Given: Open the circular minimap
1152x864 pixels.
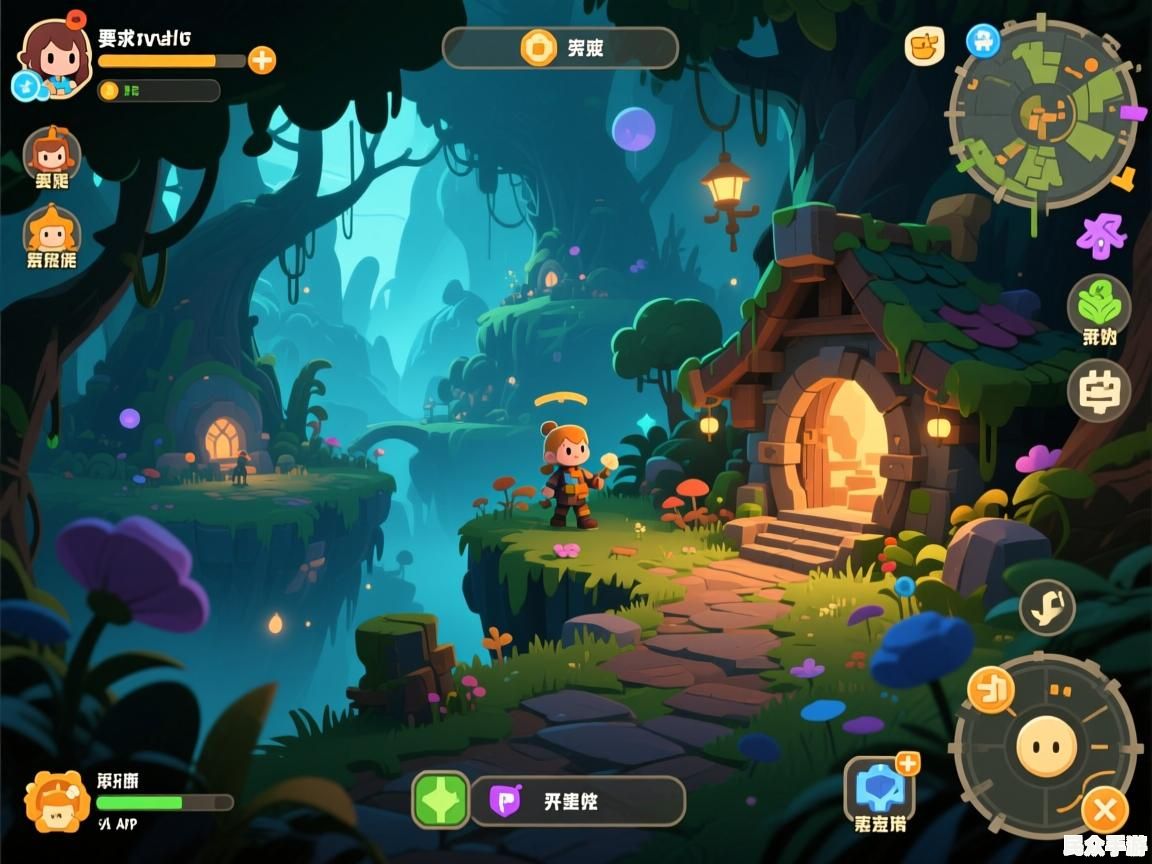Looking at the screenshot, I should (x=1043, y=112).
